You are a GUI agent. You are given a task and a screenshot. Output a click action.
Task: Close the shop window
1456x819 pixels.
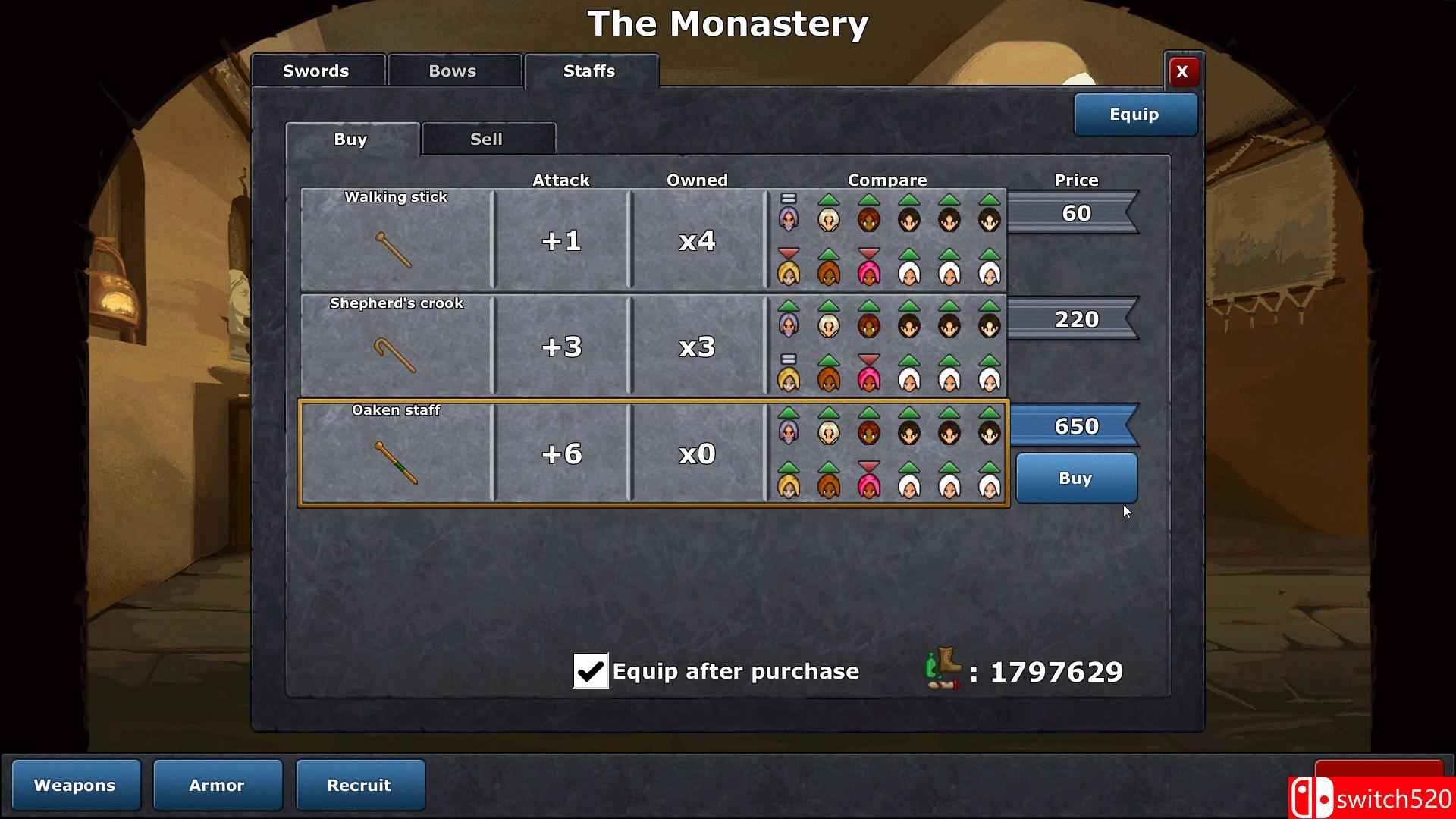[1181, 72]
